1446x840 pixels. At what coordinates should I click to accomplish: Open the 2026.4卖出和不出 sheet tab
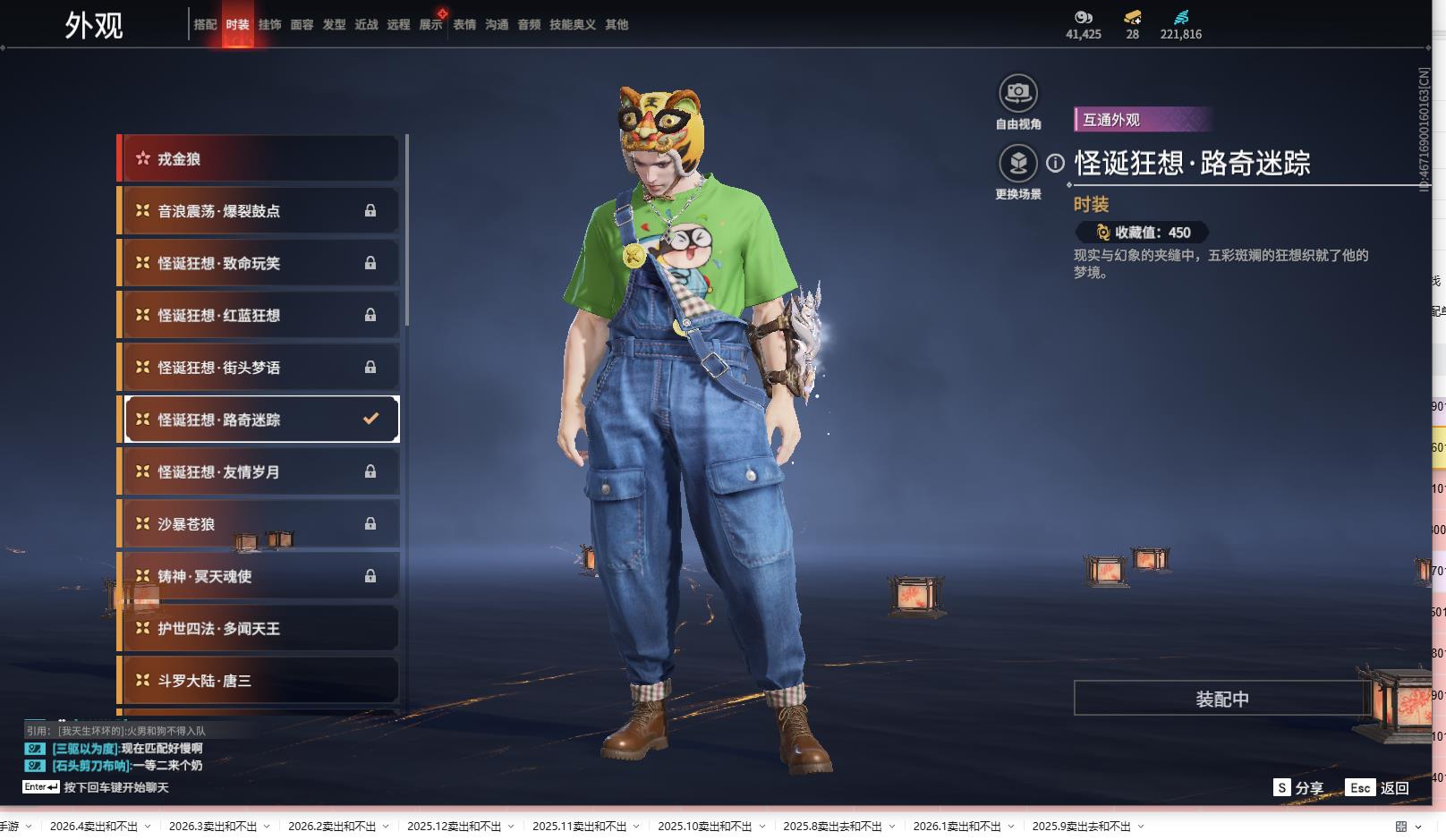[x=93, y=827]
